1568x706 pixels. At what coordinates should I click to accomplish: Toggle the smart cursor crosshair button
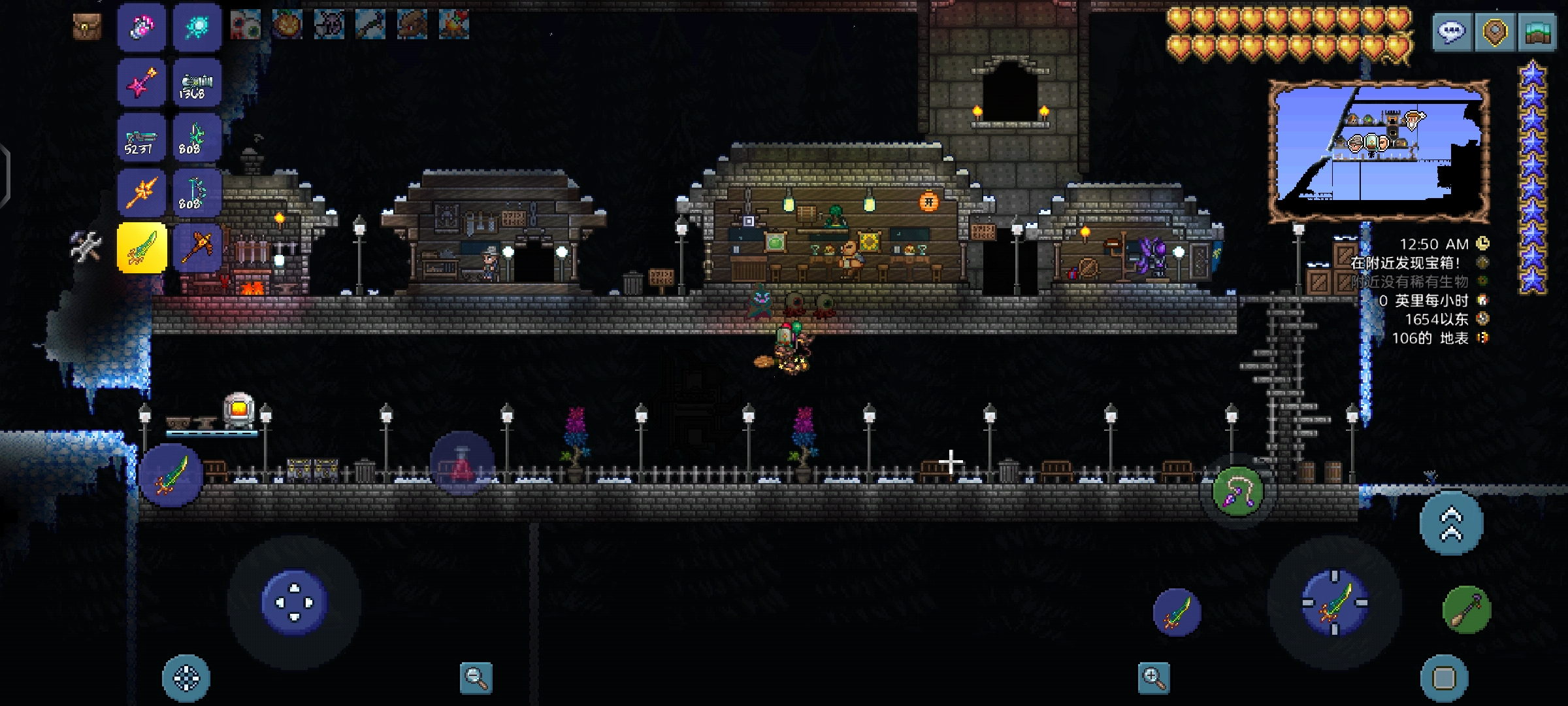(x=186, y=679)
